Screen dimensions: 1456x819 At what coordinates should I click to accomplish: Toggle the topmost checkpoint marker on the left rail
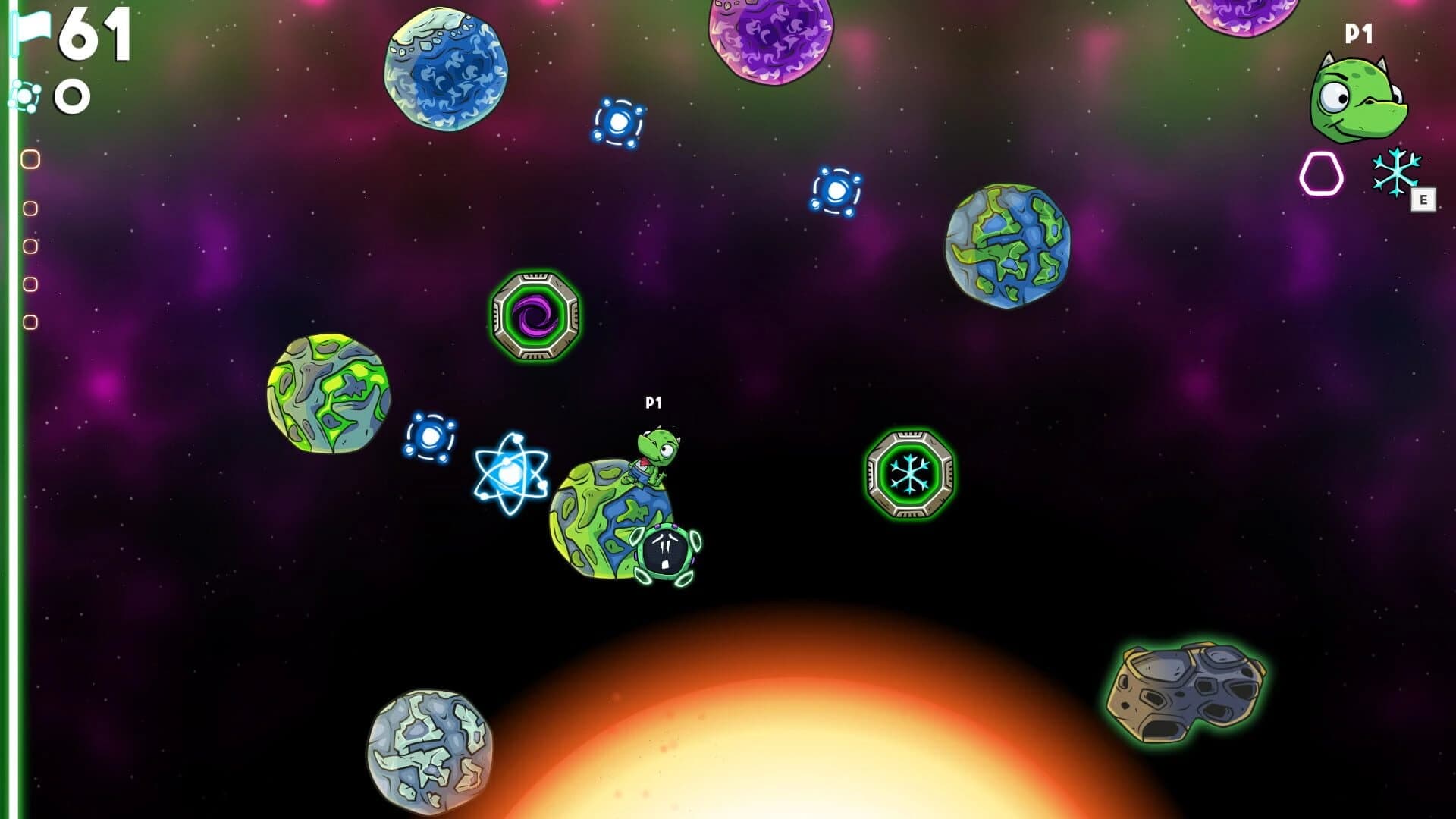point(30,160)
